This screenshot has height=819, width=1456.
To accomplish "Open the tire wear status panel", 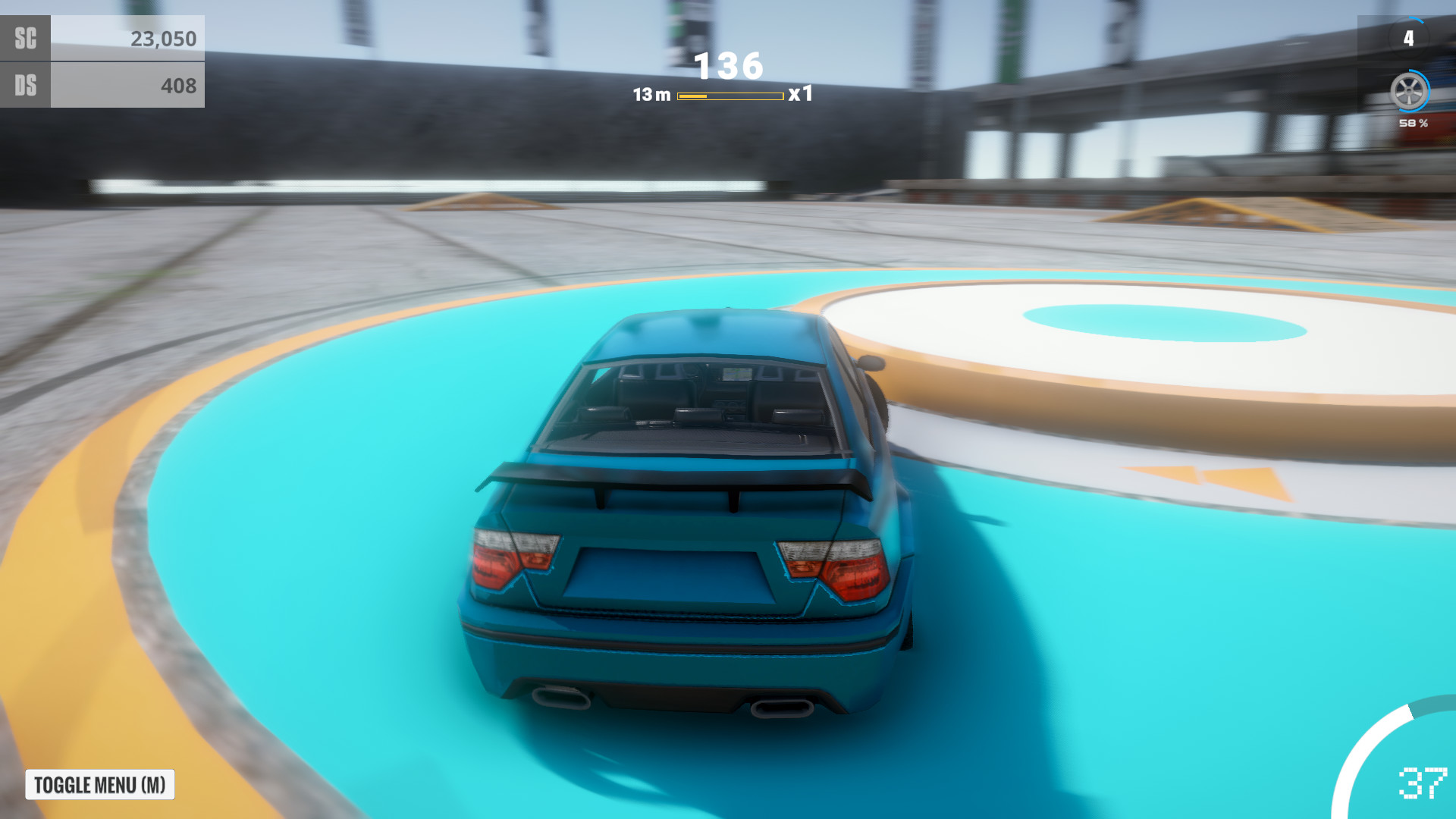I will click(1410, 99).
